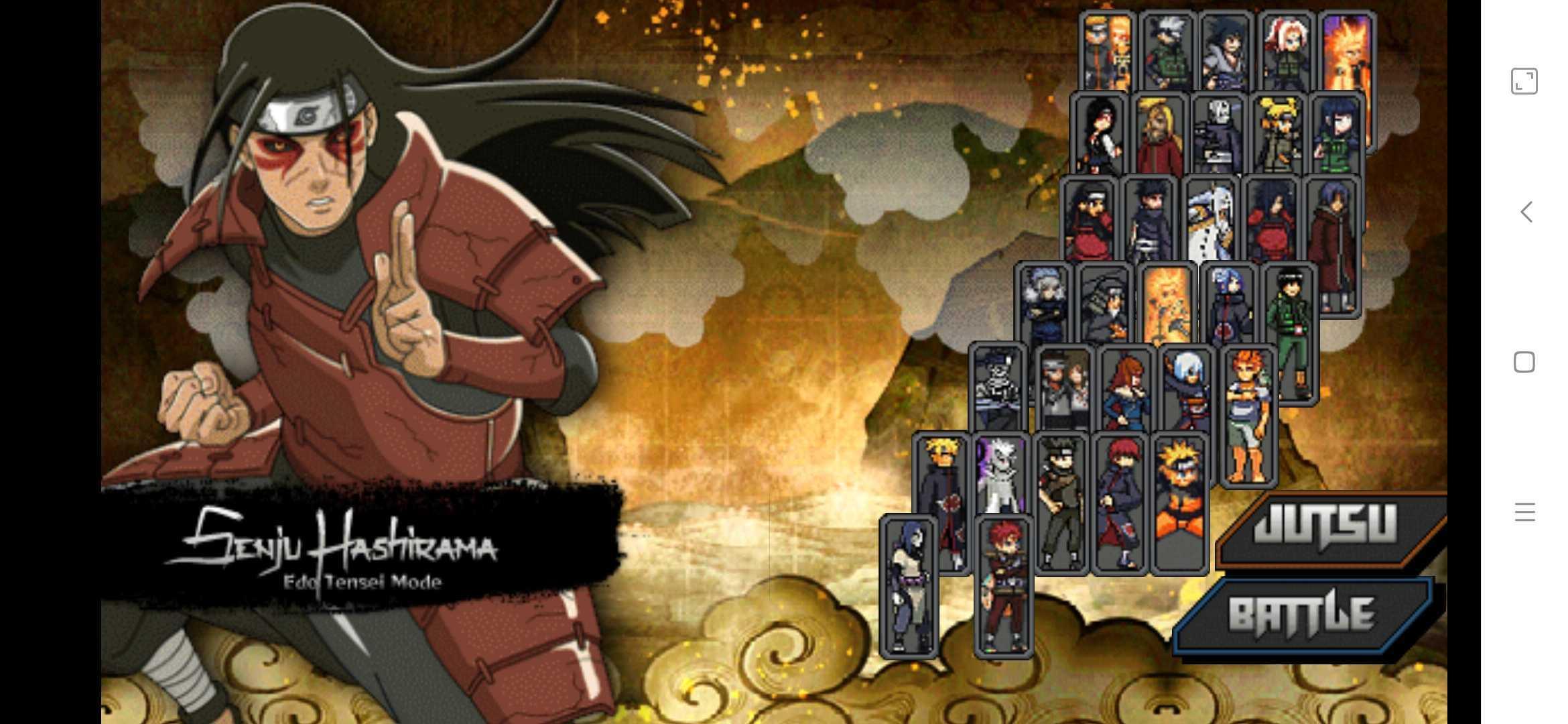Tap the Android back arrow

tap(1526, 213)
